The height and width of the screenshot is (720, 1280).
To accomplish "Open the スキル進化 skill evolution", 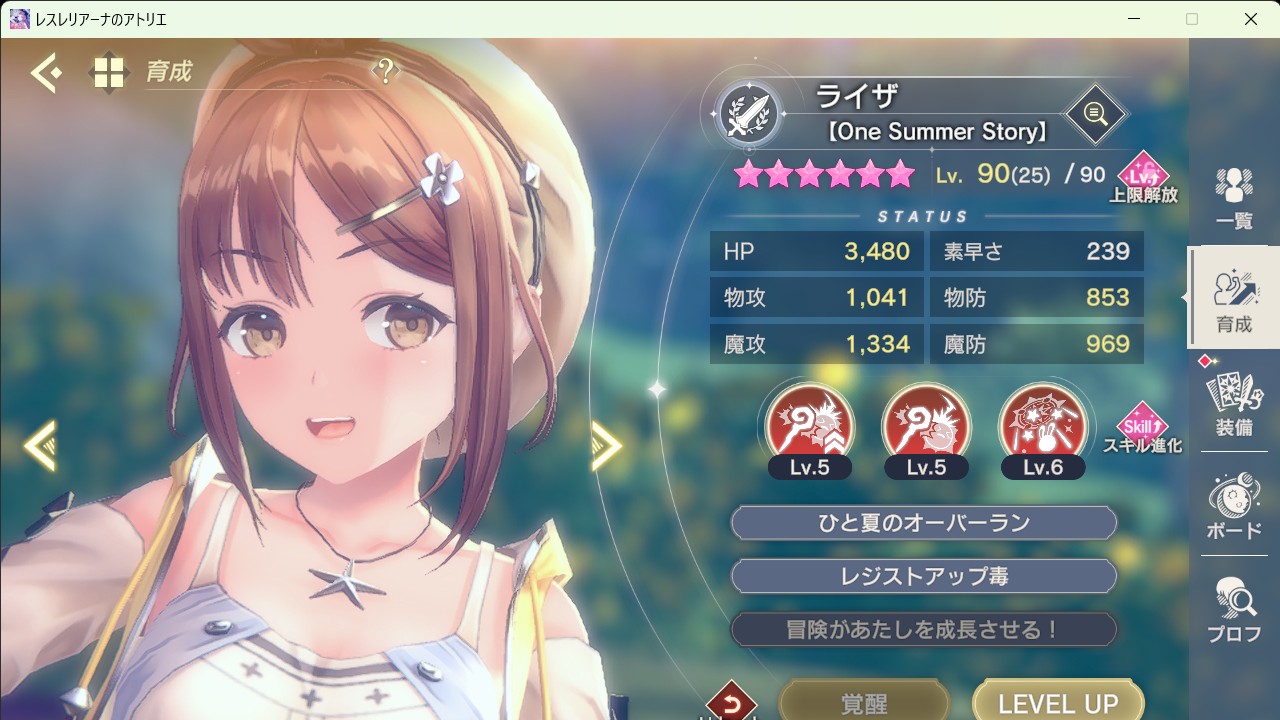I will click(x=1142, y=429).
